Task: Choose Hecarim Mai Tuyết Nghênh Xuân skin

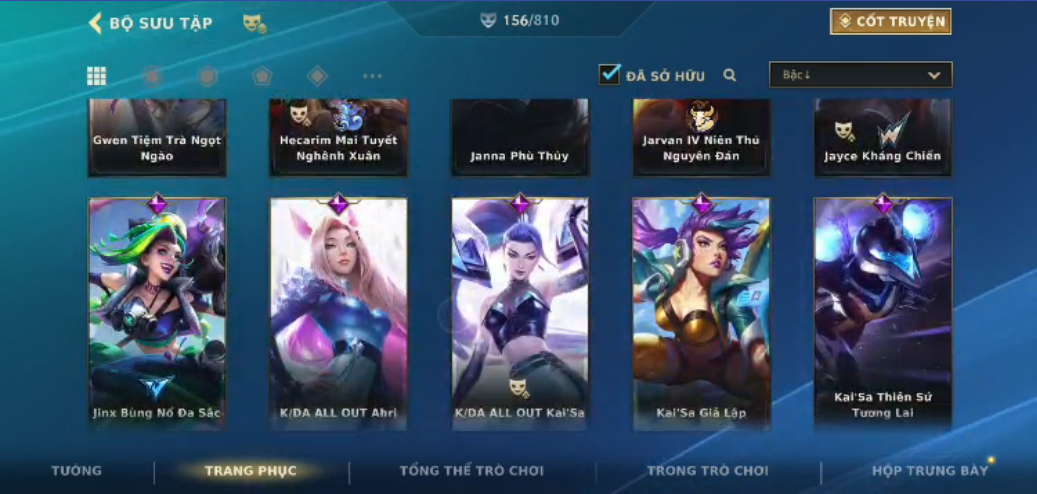Action: pos(338,138)
